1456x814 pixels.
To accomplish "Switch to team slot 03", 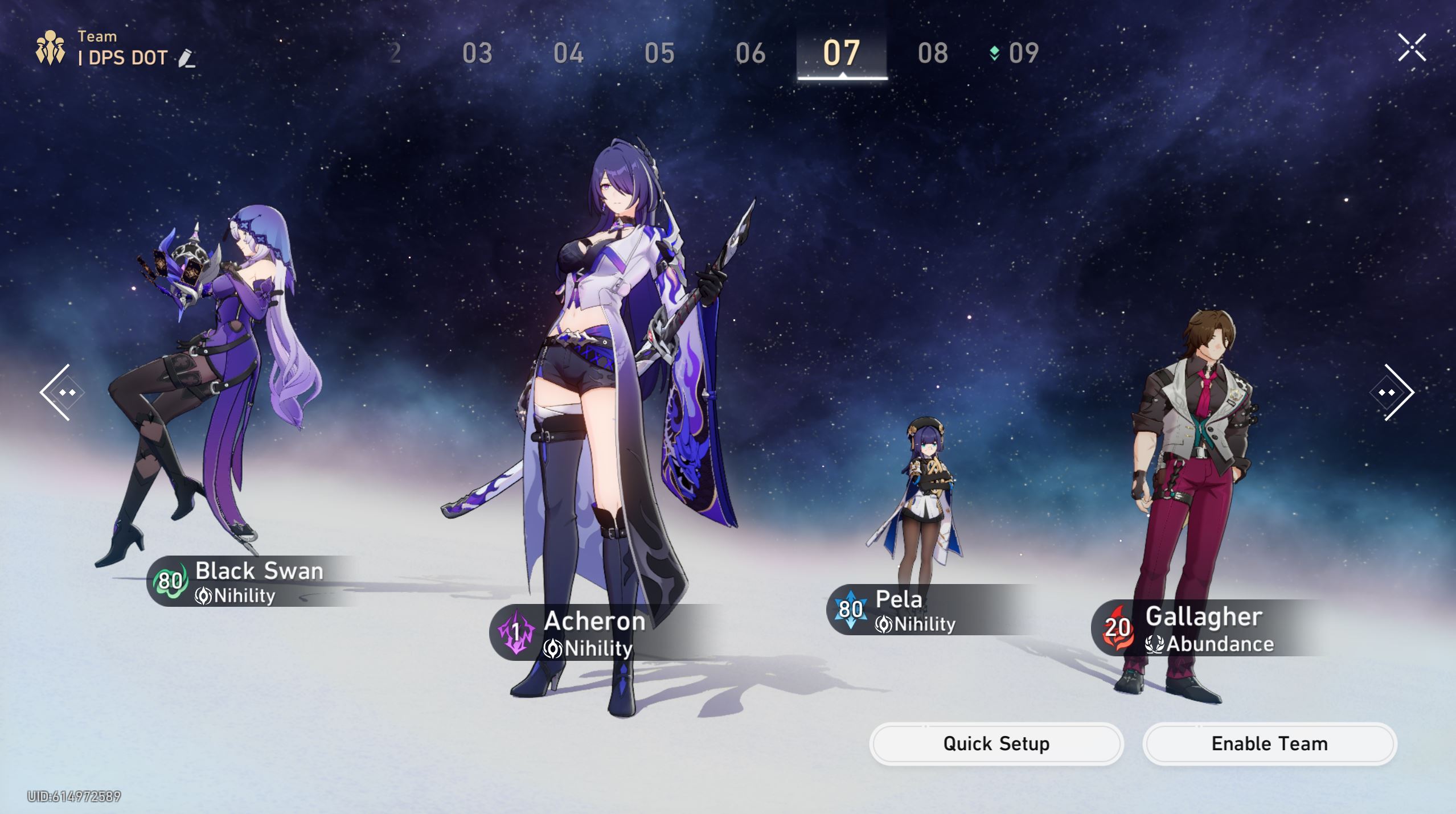I will pyautogui.click(x=477, y=54).
